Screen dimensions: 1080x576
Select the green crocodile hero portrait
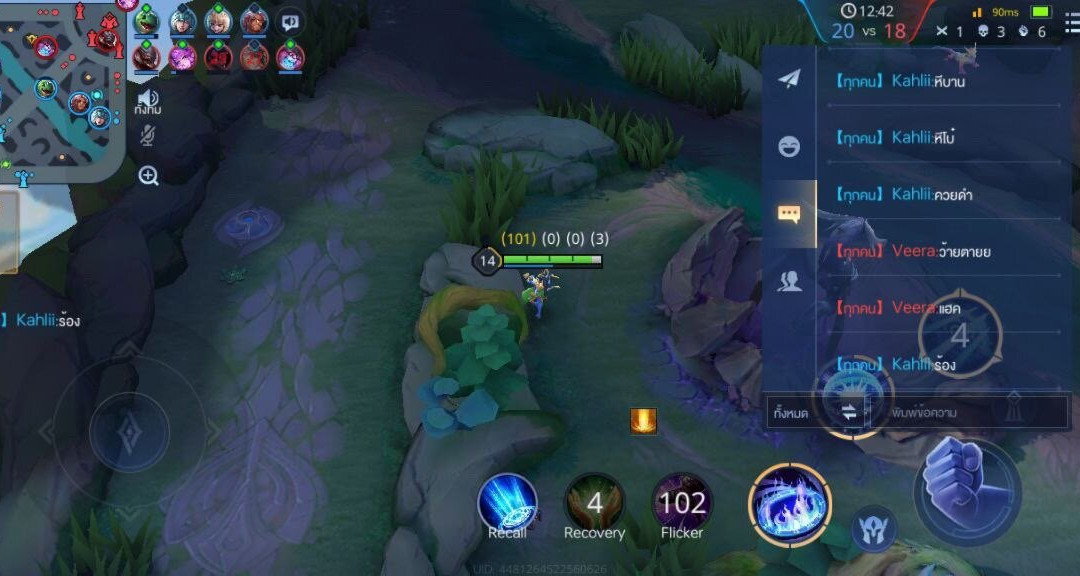[147, 21]
